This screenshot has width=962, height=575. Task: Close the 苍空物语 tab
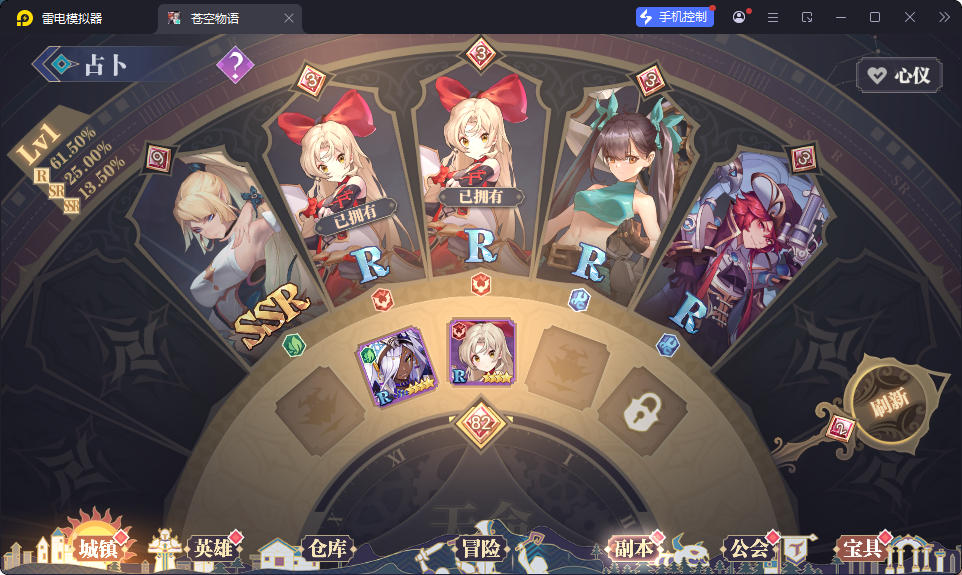coord(289,18)
